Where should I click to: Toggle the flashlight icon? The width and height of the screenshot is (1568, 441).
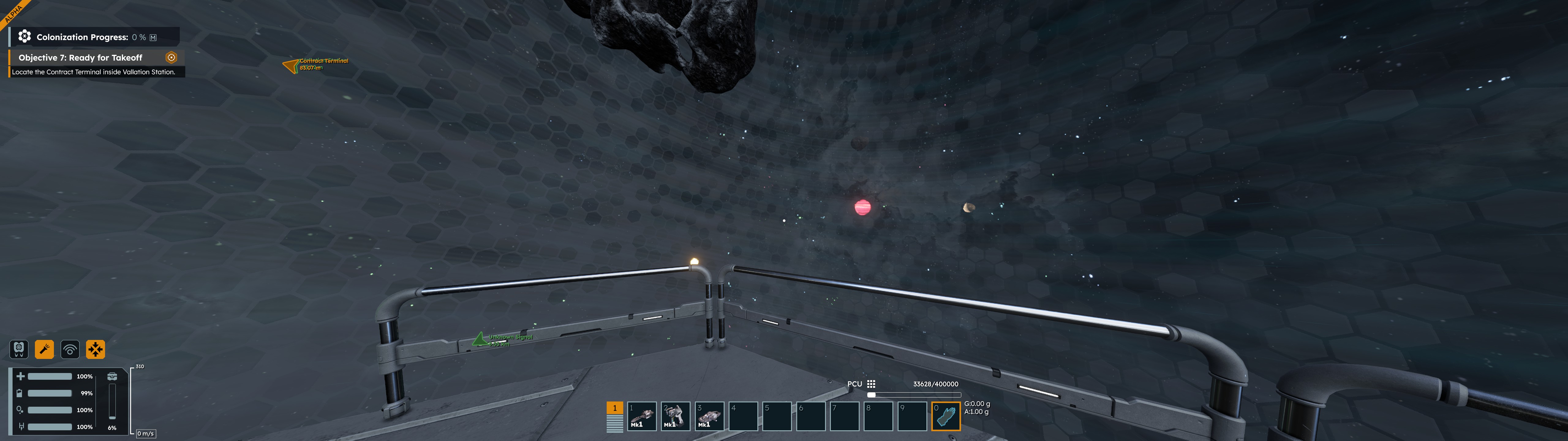coord(44,349)
